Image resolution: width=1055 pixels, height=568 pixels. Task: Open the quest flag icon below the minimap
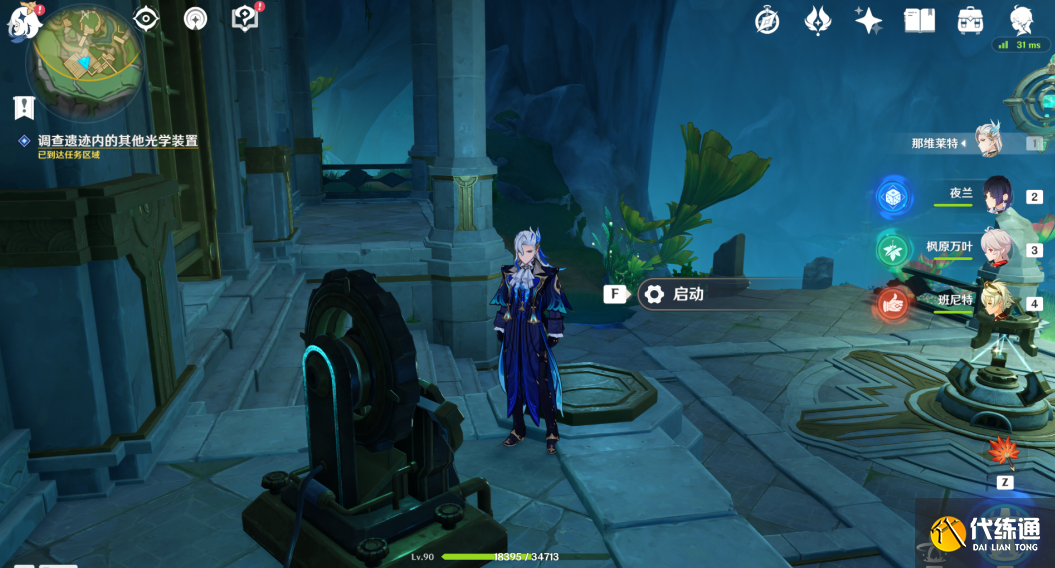24,108
